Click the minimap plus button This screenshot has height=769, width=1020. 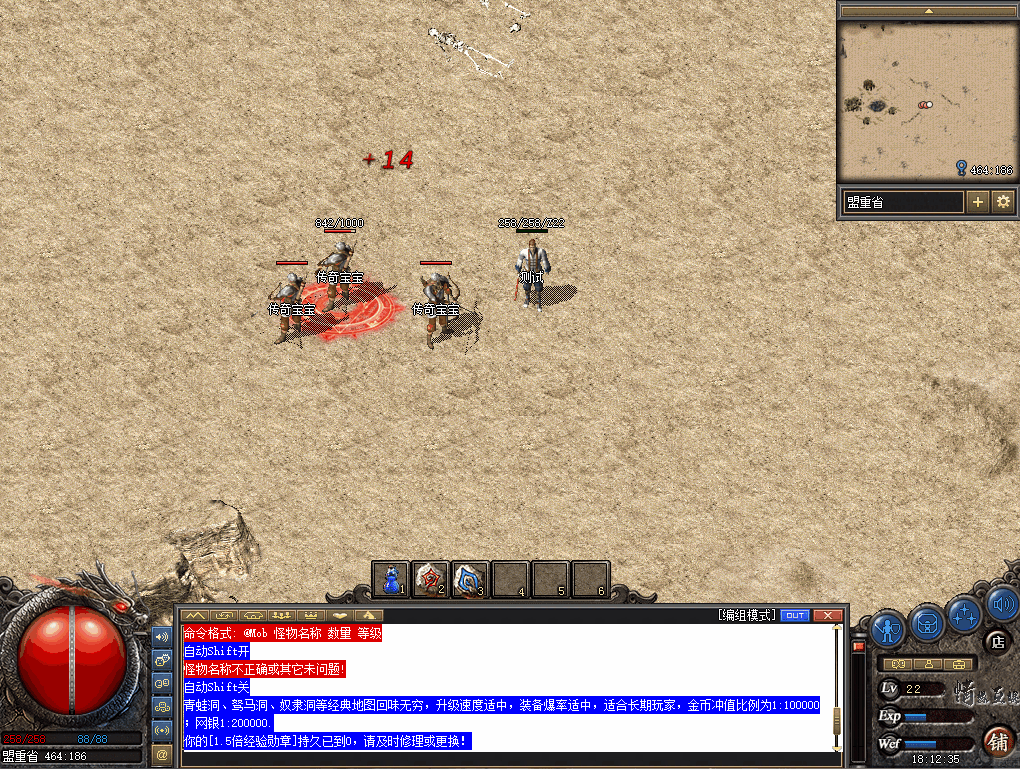(x=978, y=202)
